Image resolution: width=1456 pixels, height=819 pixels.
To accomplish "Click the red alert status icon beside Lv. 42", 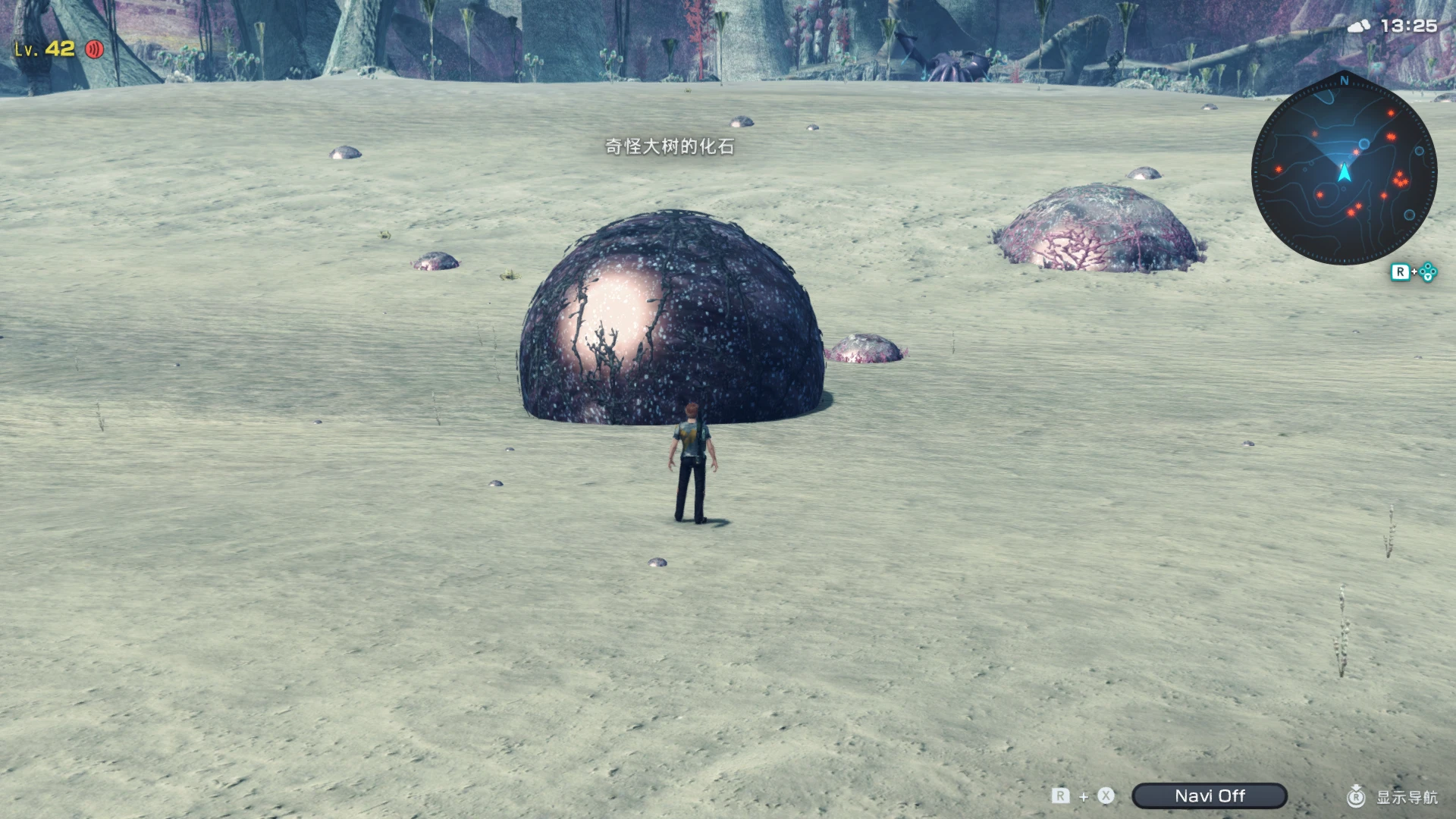I will 93,50.
